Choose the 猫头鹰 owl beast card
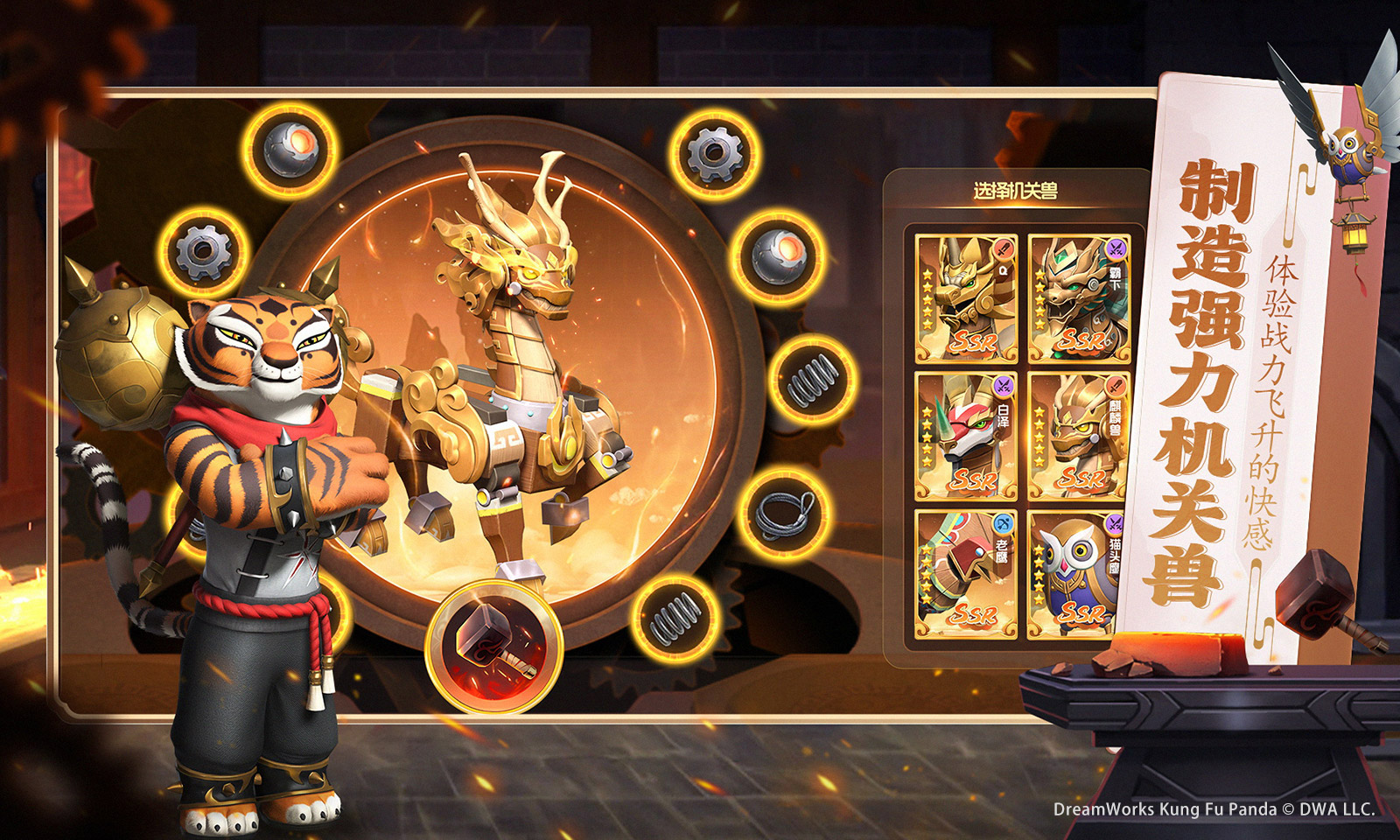Viewport: 1400px width, 840px height. (1078, 574)
